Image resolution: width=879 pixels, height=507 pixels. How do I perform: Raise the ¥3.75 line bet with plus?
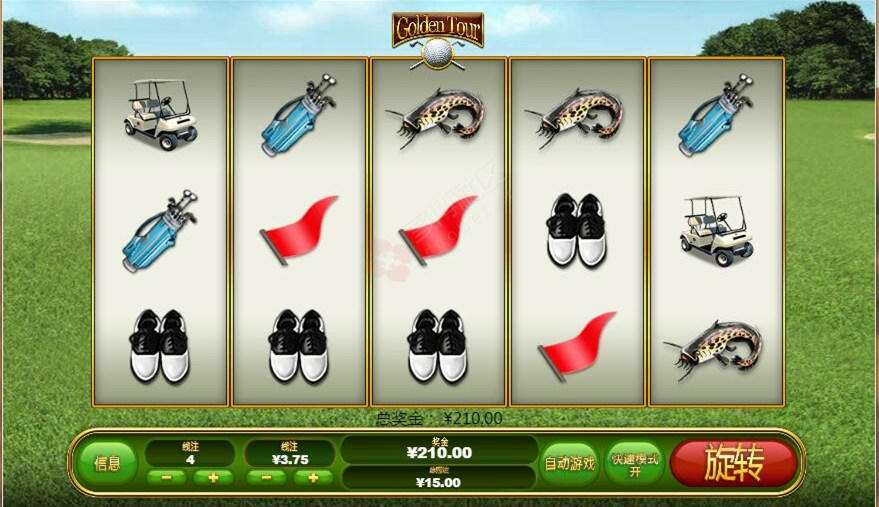click(313, 478)
